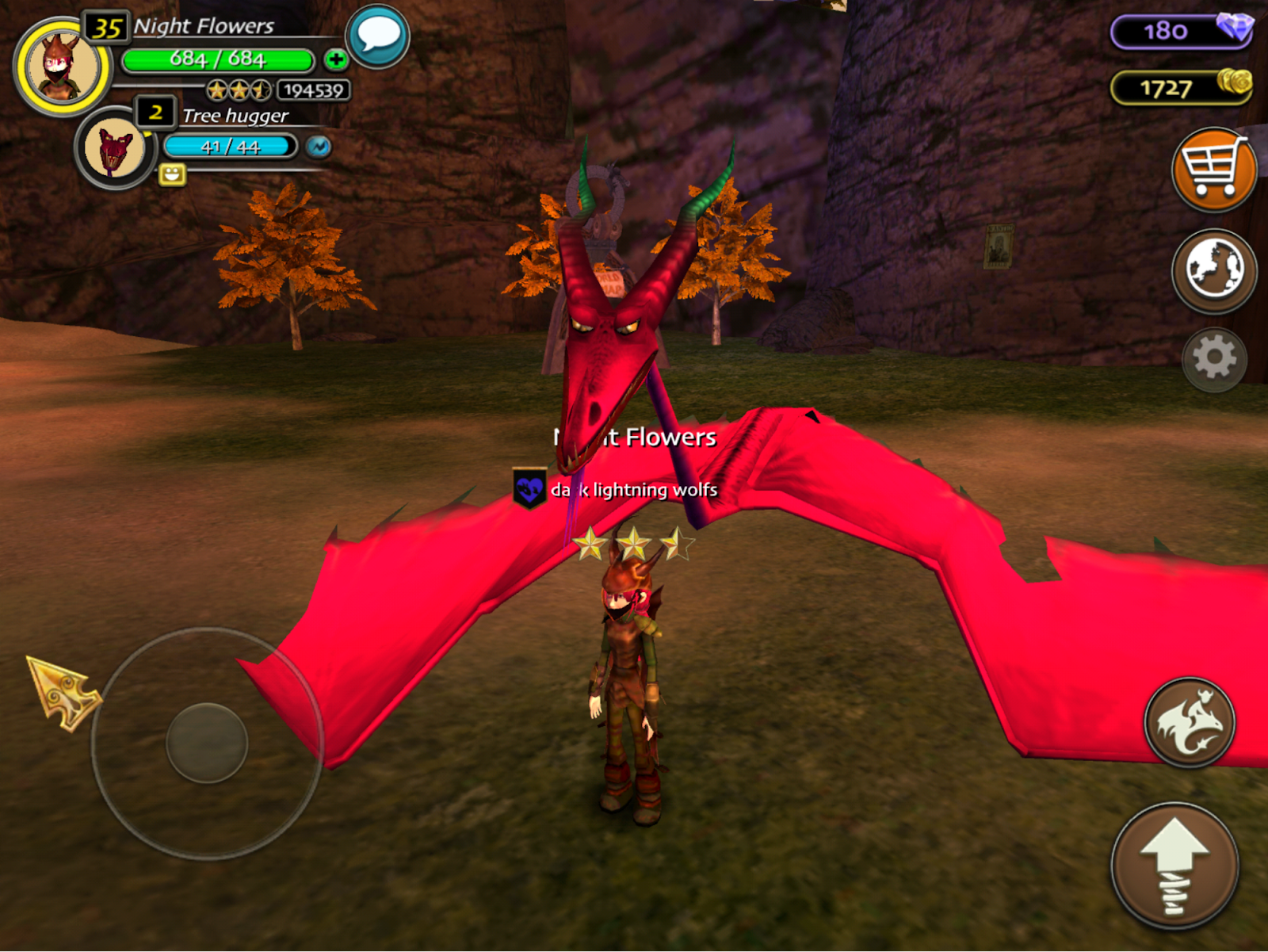
Task: Open the gold coins balance counter
Action: click(x=1180, y=88)
